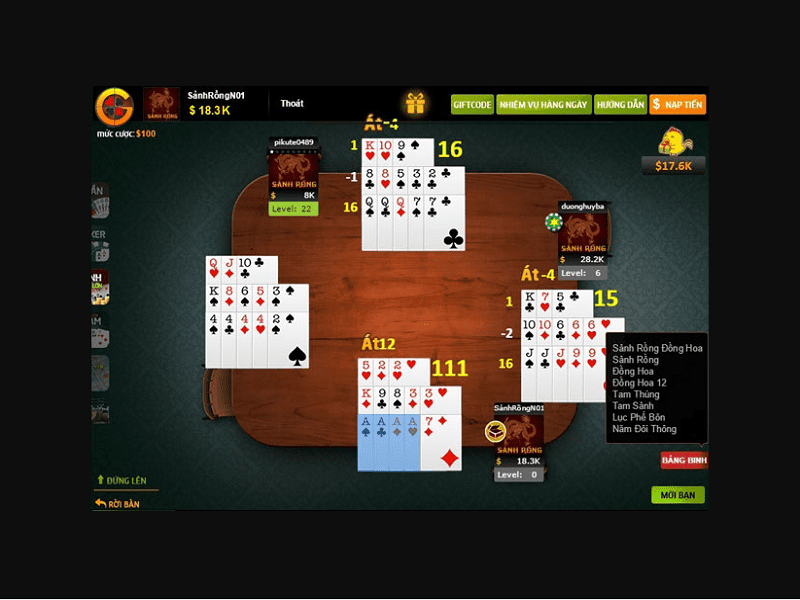Click the Thoát exit link

(x=292, y=104)
